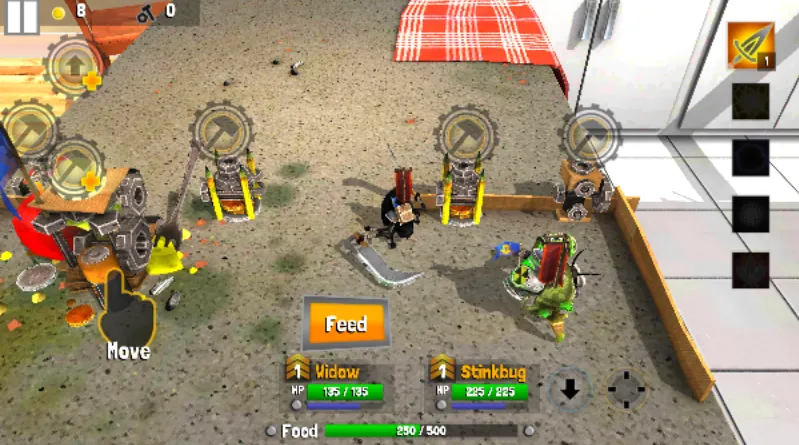This screenshot has width=799, height=445.
Task: Open the up-arrow upgrade gear icon
Action: tap(73, 65)
